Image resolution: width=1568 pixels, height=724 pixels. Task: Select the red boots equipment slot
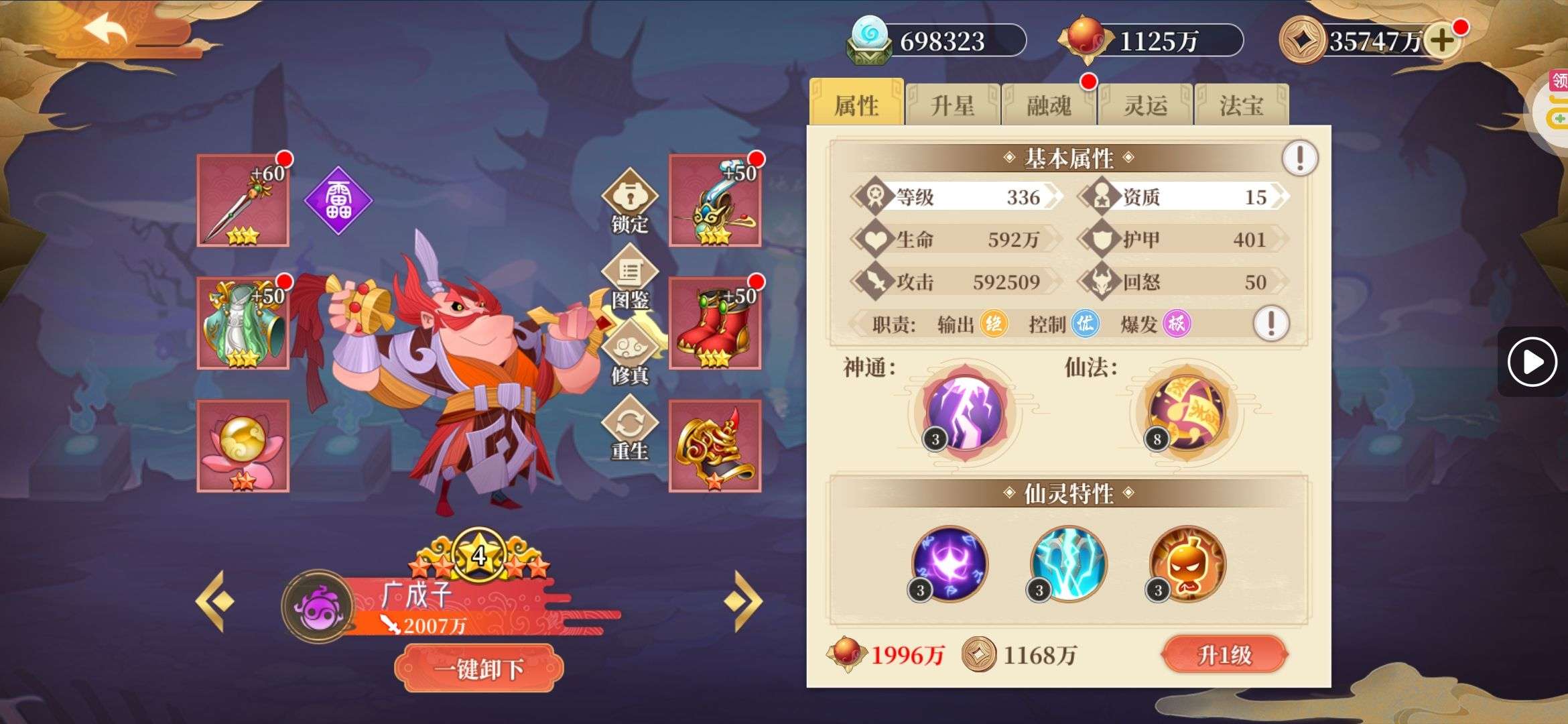pos(714,323)
